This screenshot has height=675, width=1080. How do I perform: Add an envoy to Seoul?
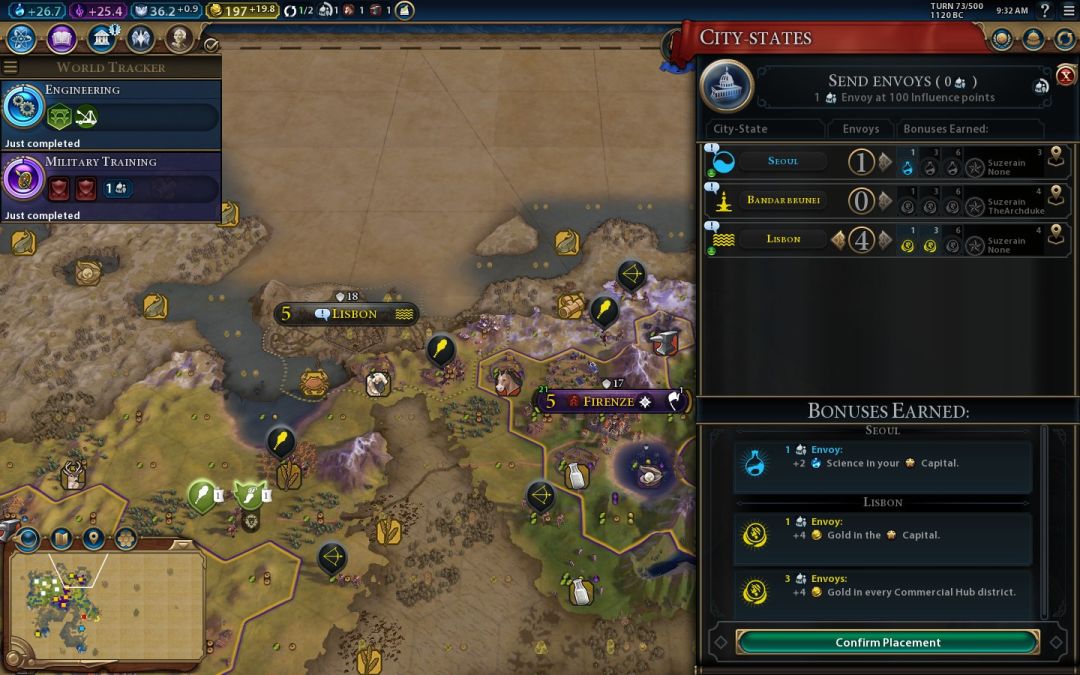click(x=885, y=161)
